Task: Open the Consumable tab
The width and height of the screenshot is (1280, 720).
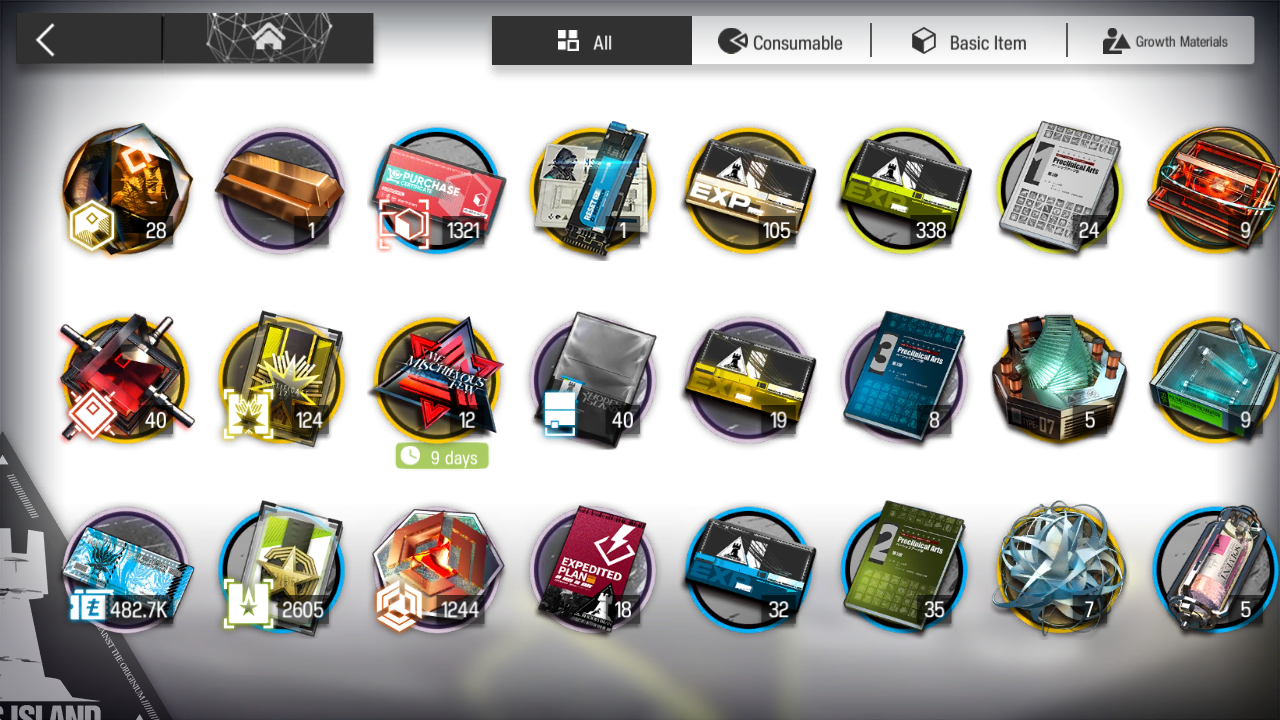Action: coord(781,42)
